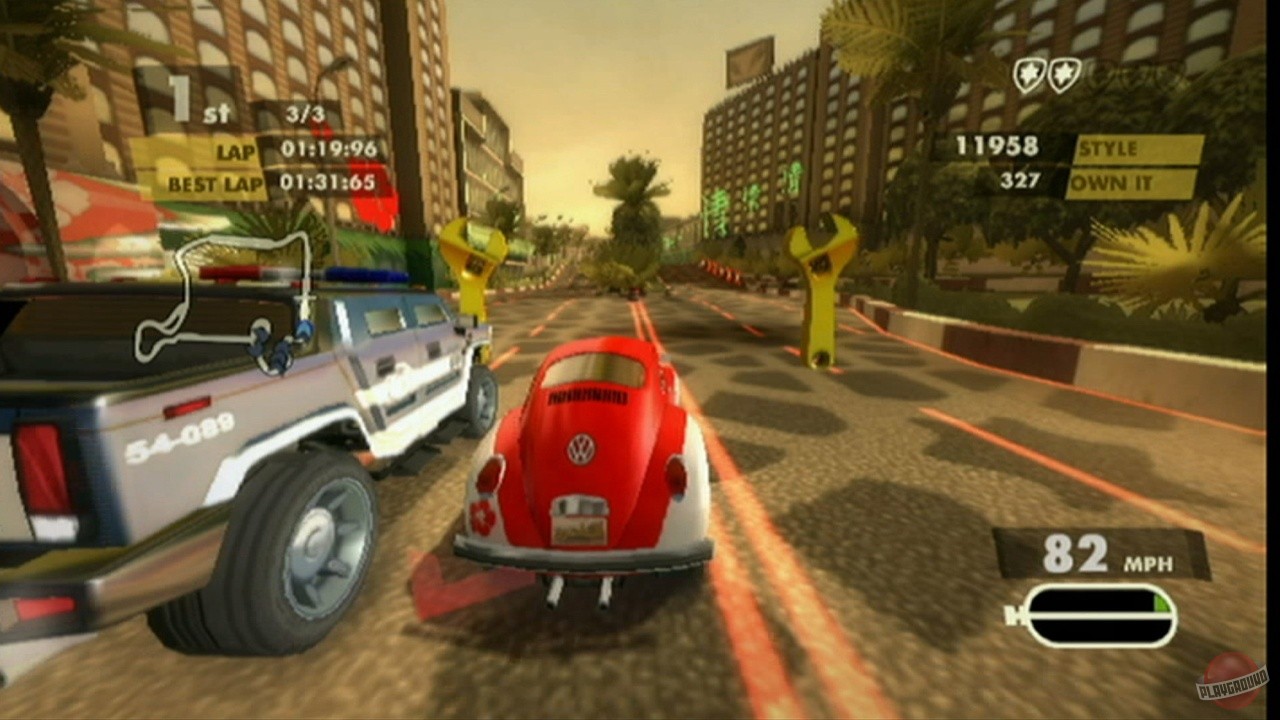Image resolution: width=1280 pixels, height=720 pixels.
Task: Click the first shield star badge top right
Action: click(1028, 73)
